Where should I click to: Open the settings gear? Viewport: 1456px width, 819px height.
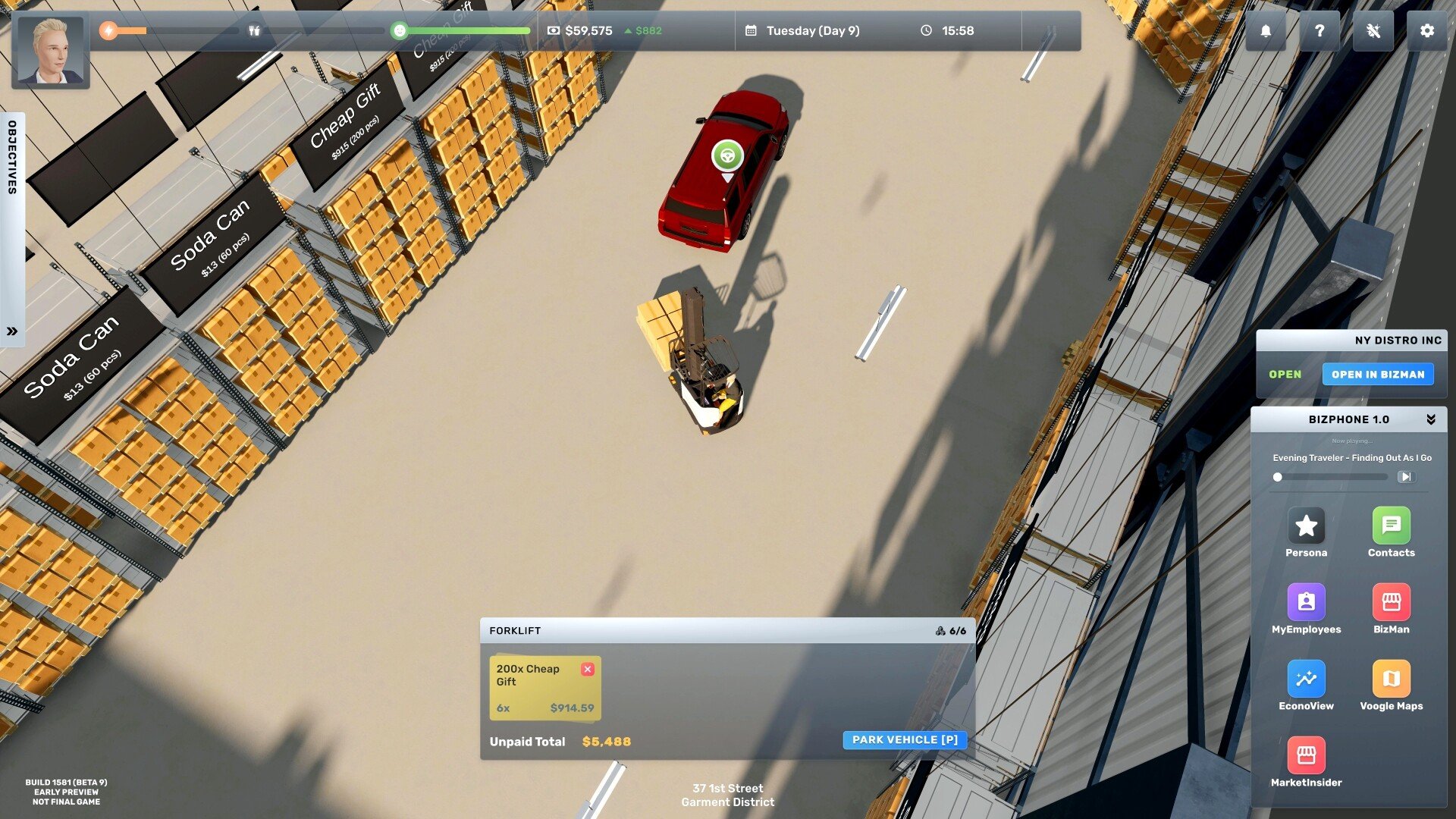tap(1426, 31)
